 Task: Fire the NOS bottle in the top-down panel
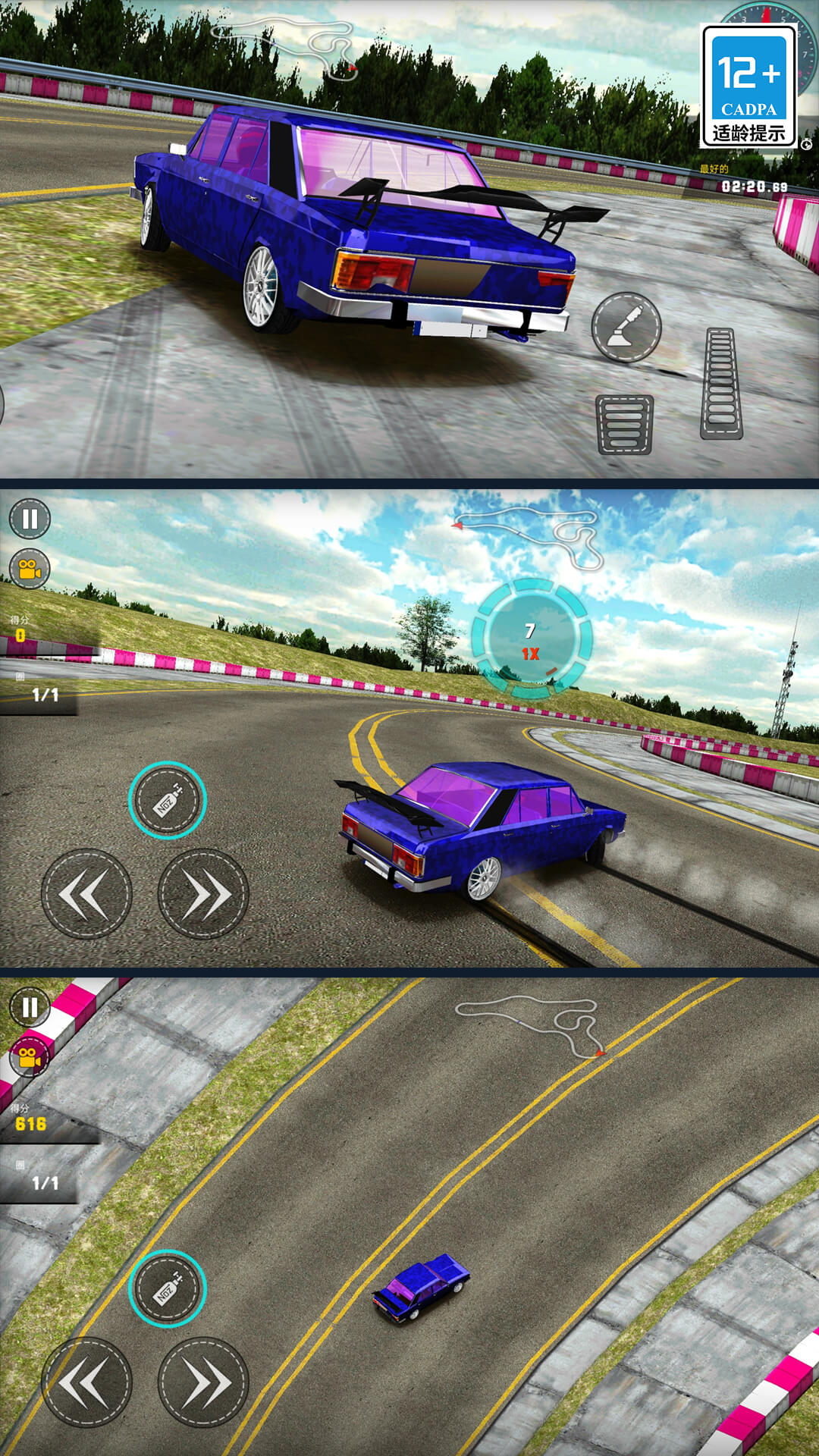pyautogui.click(x=167, y=1288)
